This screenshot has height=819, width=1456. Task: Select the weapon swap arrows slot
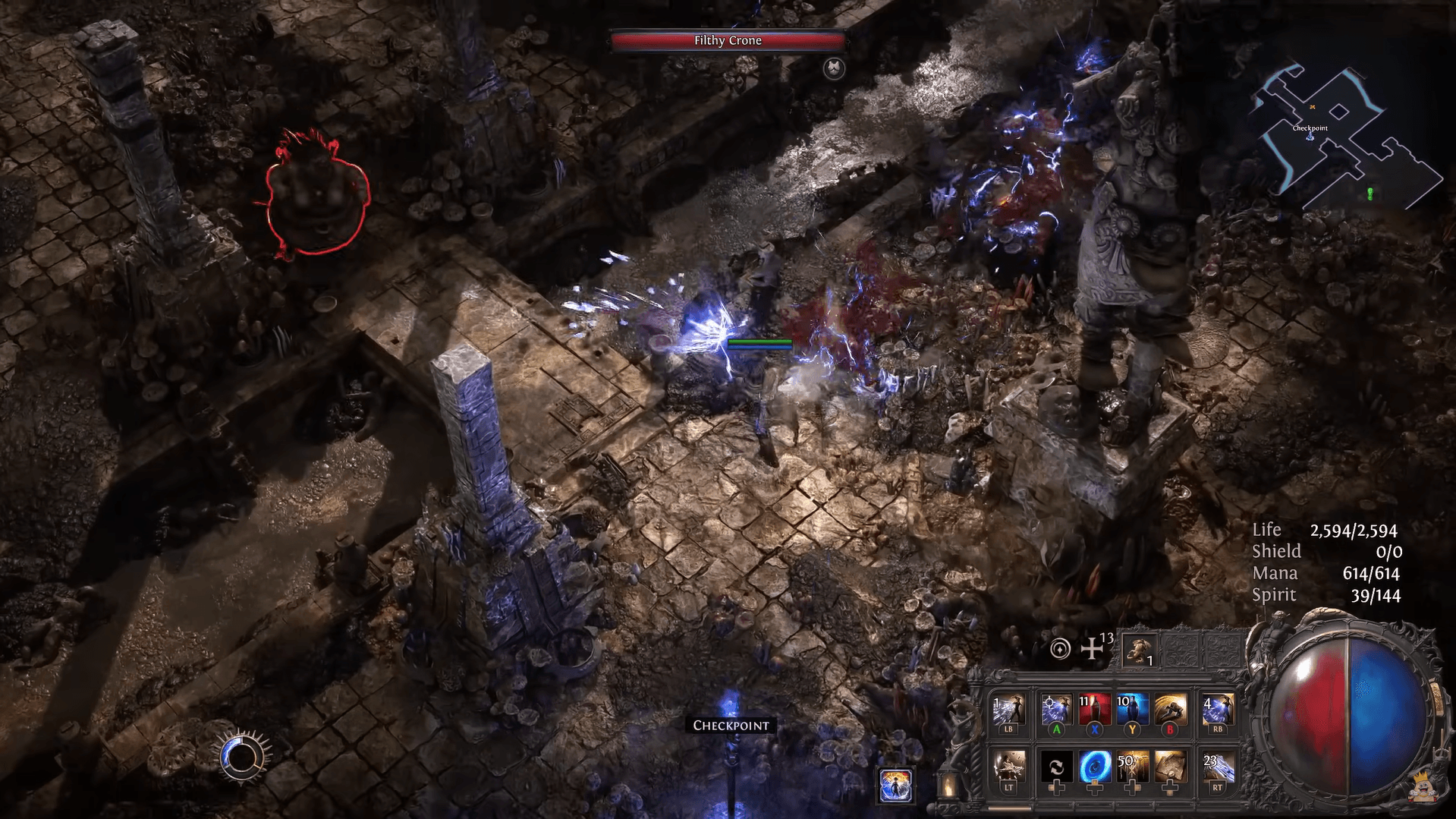pyautogui.click(x=1056, y=767)
